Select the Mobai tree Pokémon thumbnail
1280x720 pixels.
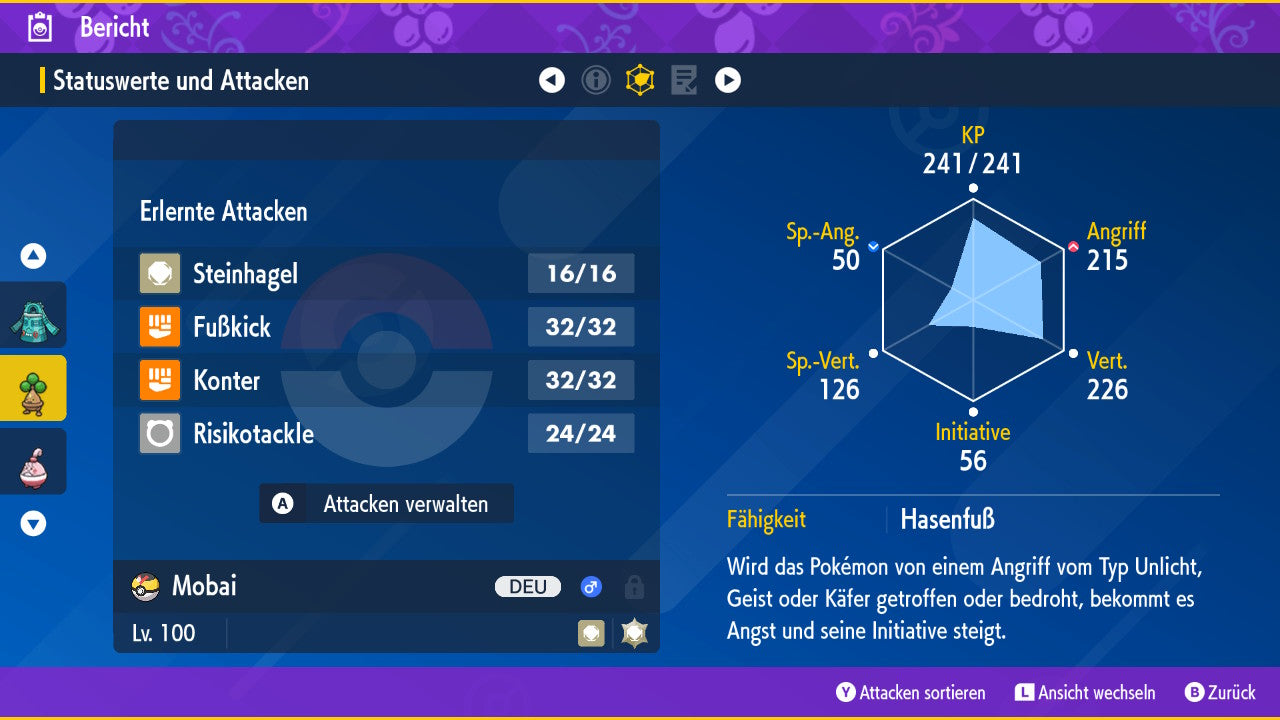(33, 388)
